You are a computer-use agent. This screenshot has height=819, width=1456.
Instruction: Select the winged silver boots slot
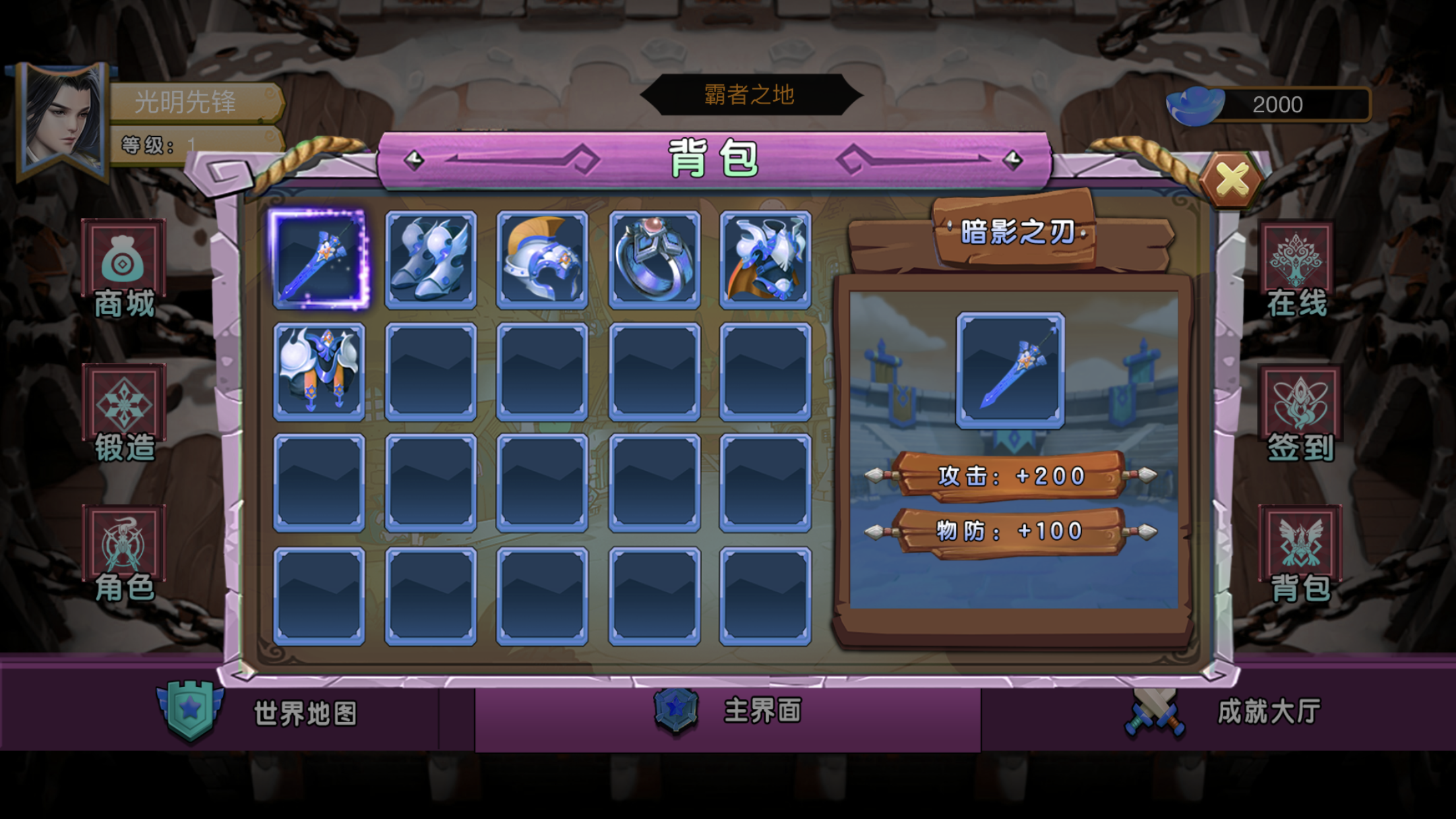431,260
